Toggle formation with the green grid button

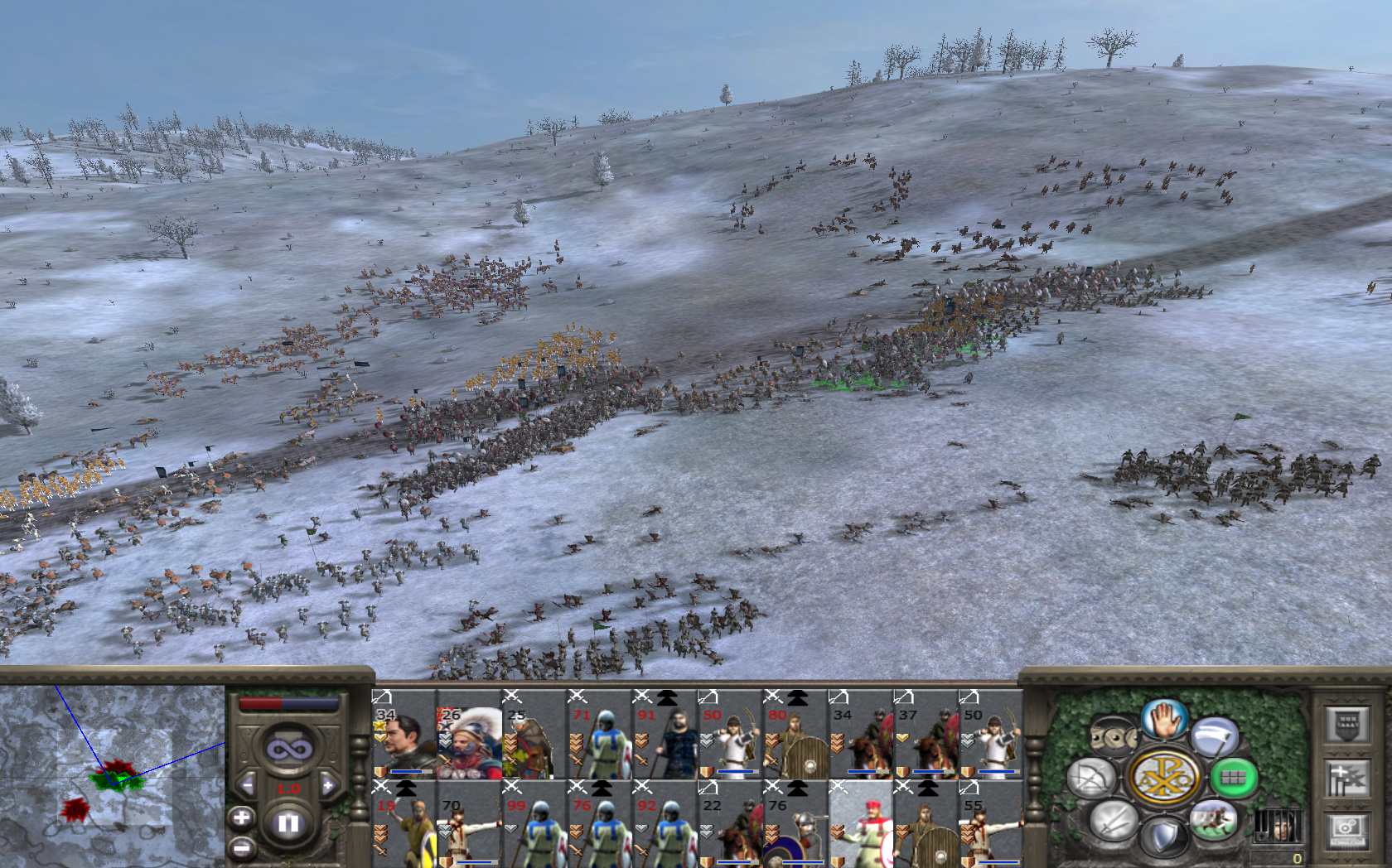1233,777
